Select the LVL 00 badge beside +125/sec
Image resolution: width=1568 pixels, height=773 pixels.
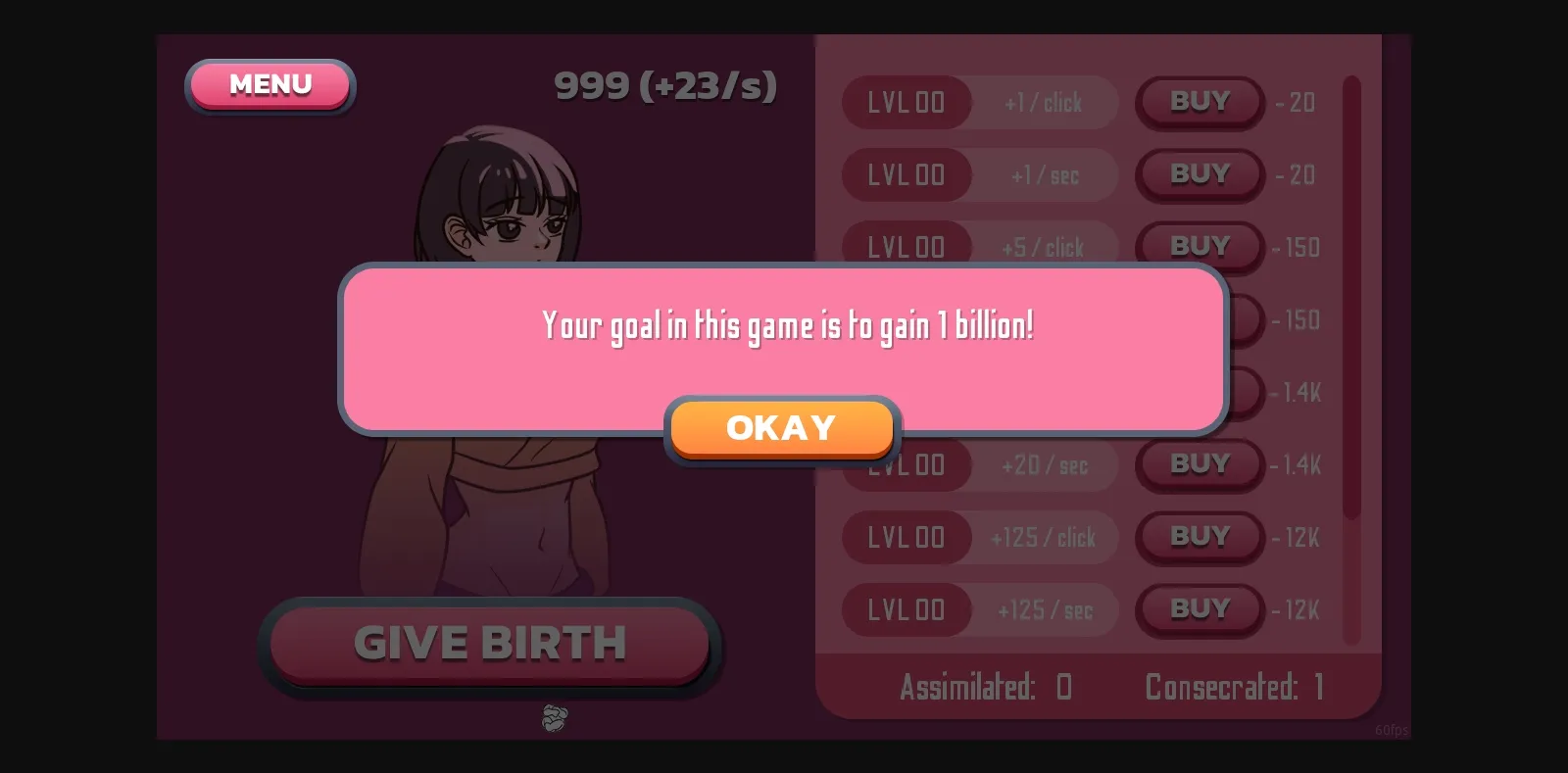[906, 608]
